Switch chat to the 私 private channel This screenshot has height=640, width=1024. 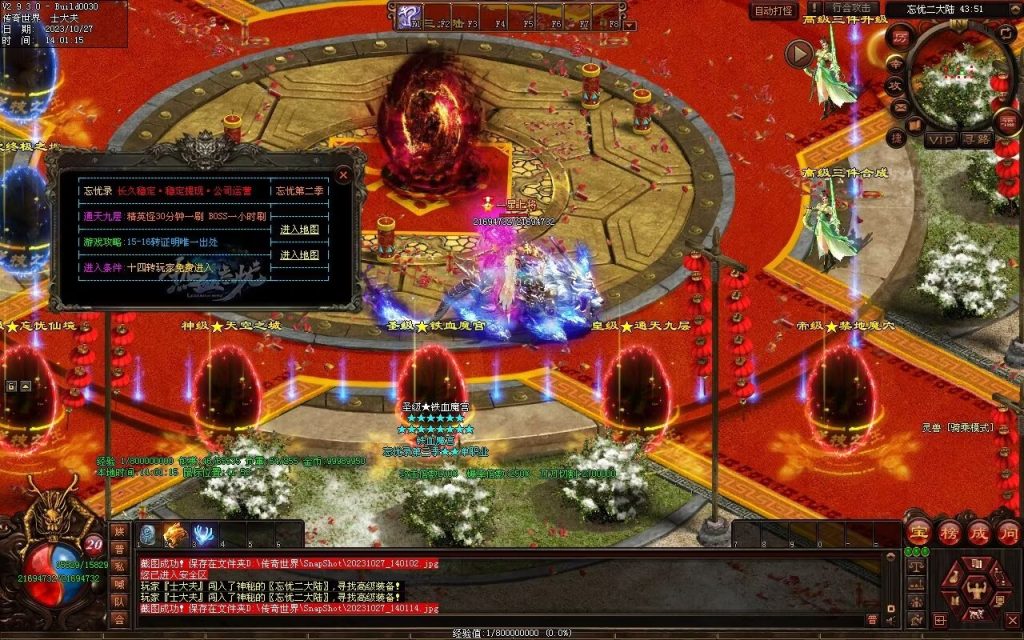119,566
